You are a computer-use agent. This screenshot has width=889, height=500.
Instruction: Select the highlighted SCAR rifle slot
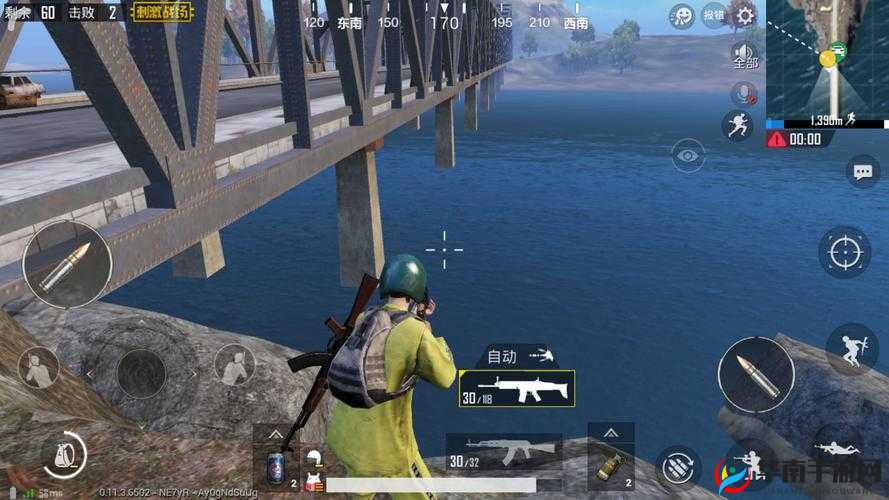516,388
